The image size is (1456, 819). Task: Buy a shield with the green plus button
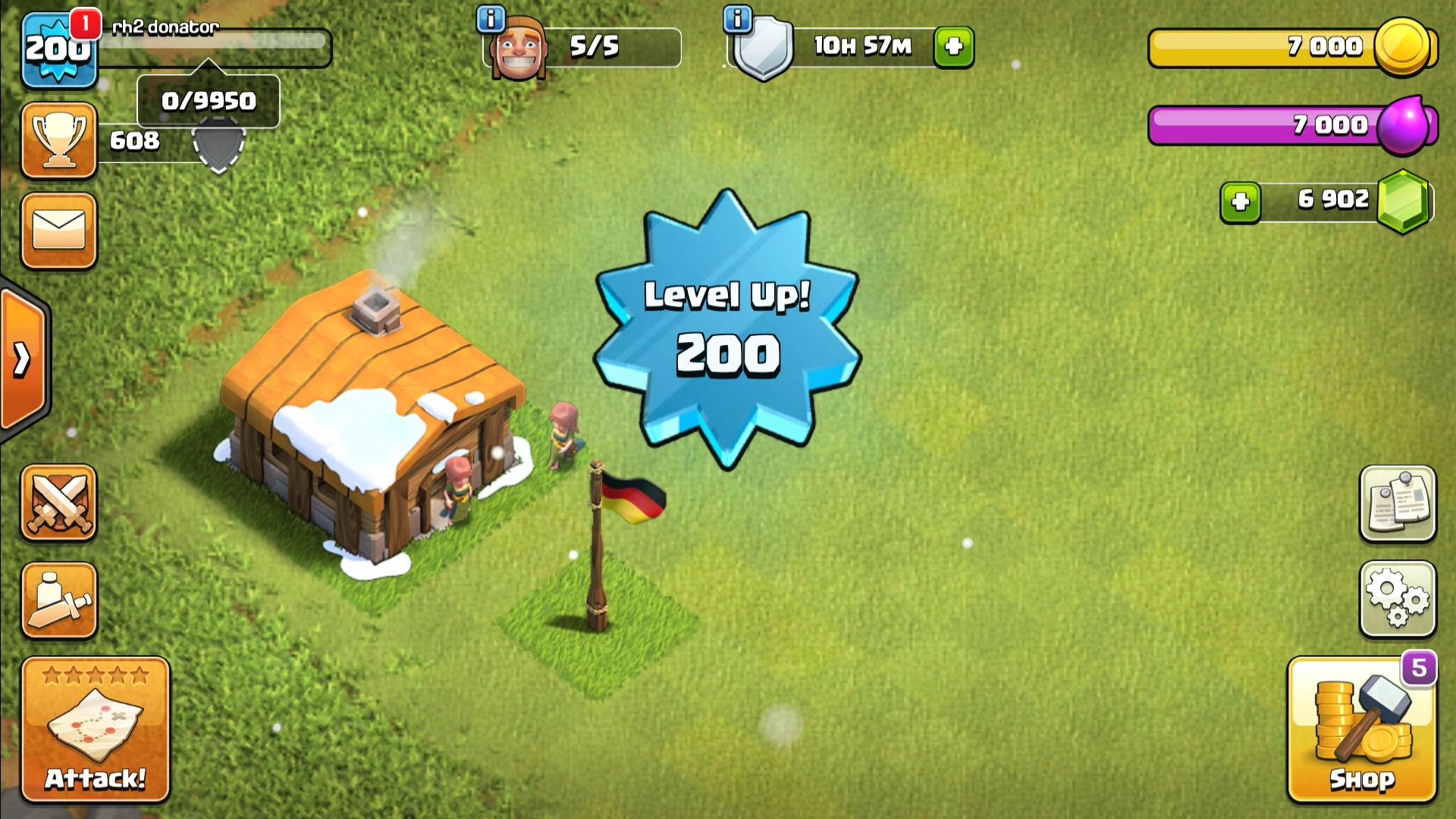(x=954, y=45)
